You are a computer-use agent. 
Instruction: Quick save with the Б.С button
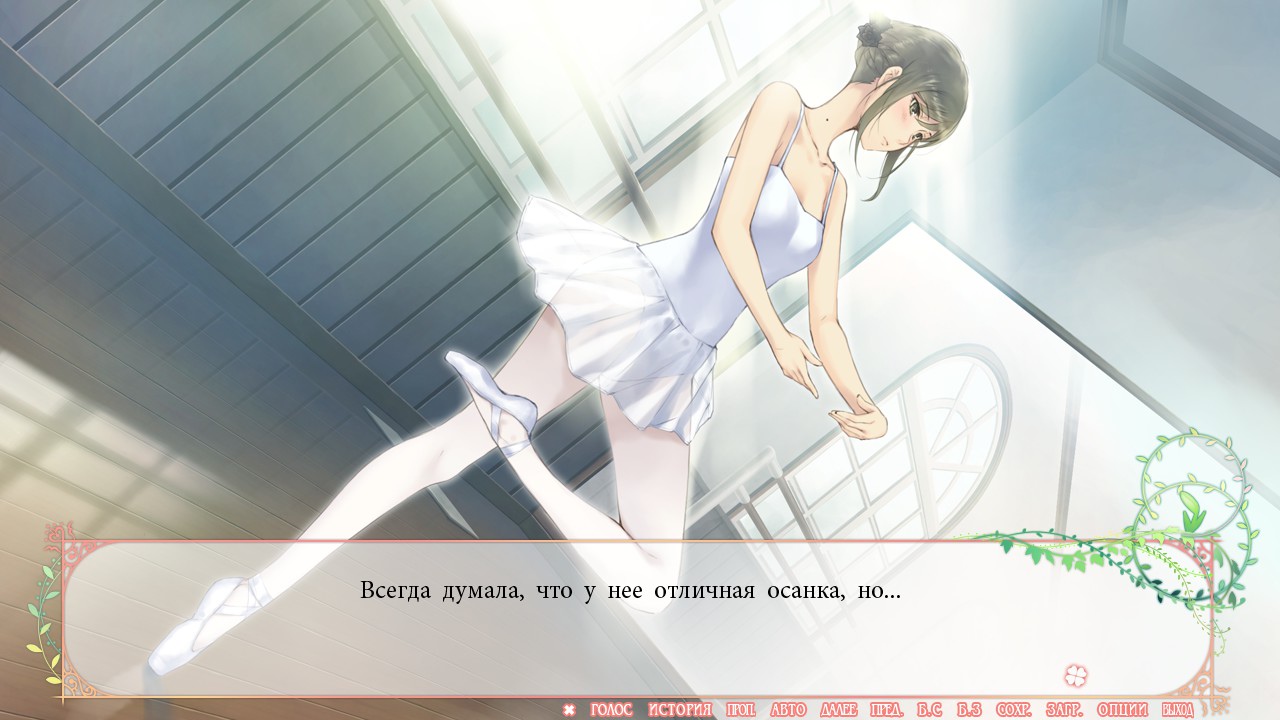click(x=929, y=710)
